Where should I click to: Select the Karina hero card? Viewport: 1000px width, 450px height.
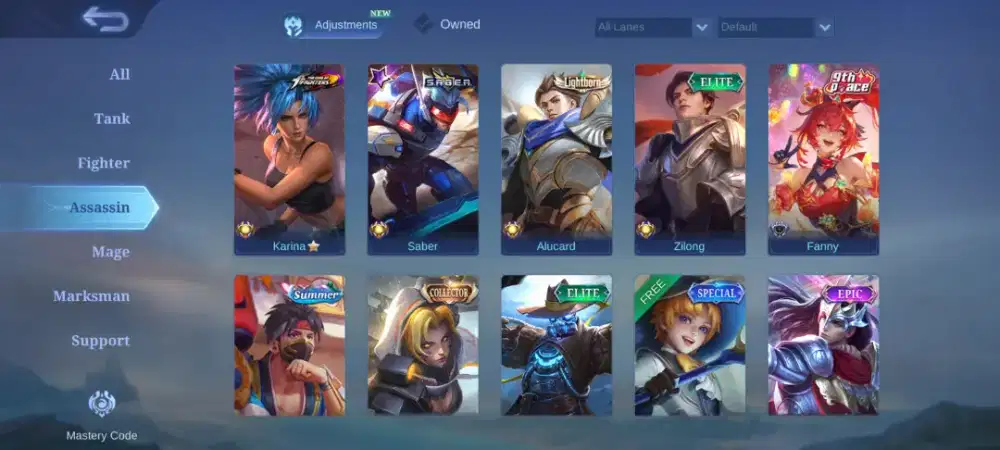coord(289,159)
